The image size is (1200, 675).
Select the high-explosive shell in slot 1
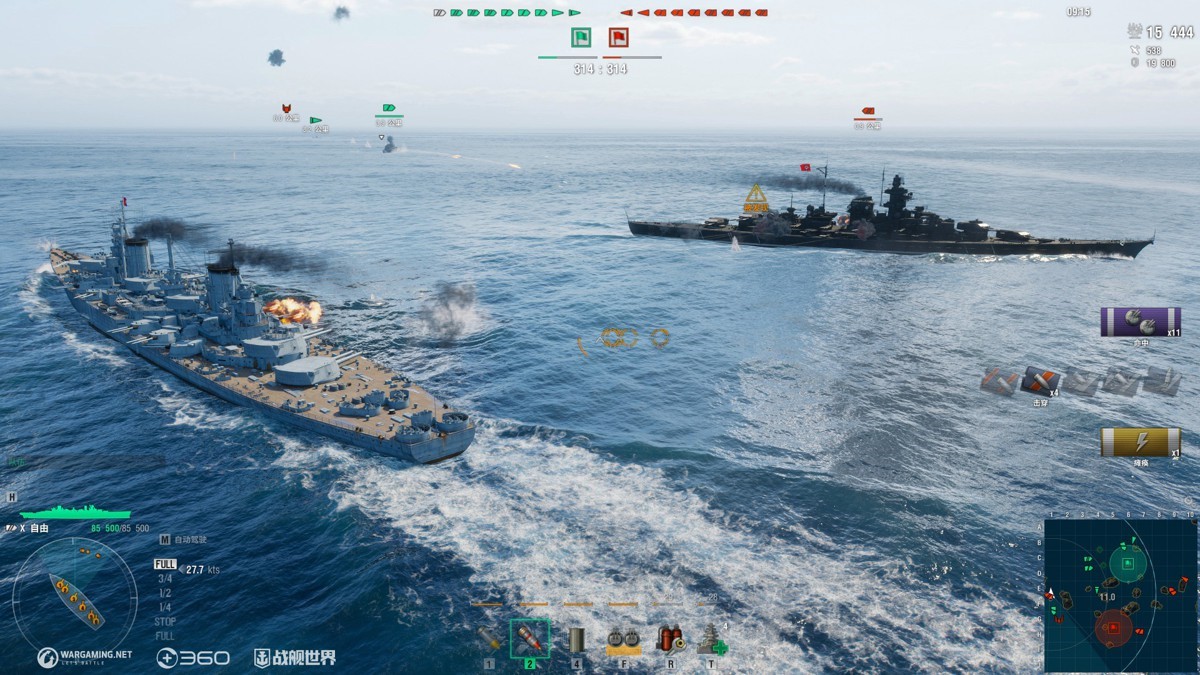coord(489,638)
